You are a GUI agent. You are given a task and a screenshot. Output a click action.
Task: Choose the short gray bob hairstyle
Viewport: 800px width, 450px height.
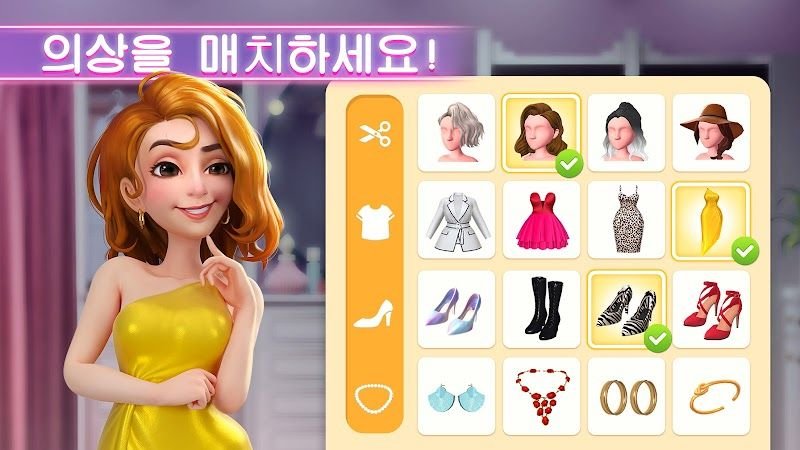coord(456,133)
